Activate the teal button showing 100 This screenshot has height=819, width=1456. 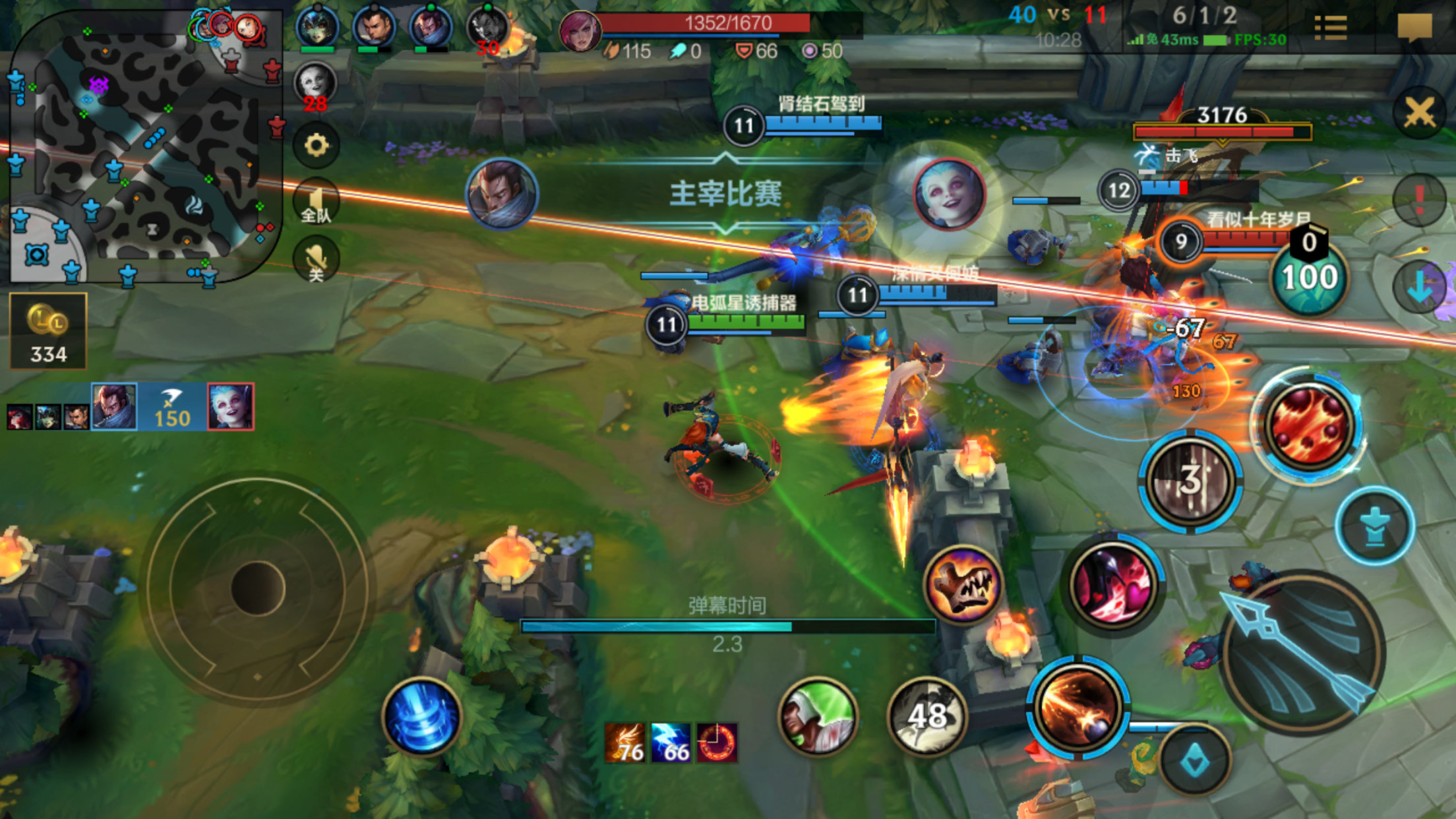[x=1309, y=277]
